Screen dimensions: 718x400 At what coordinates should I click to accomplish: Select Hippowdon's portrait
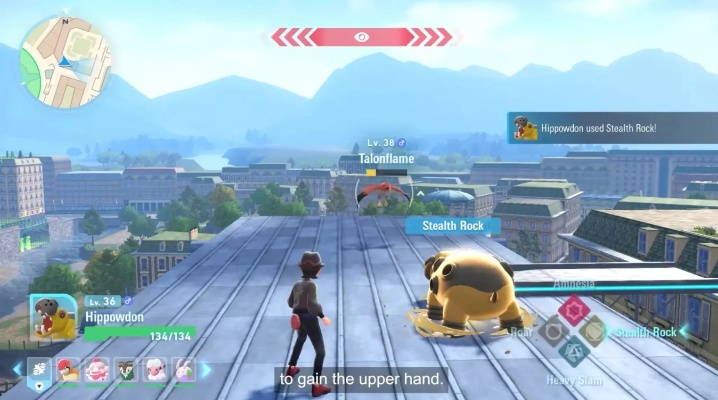click(x=54, y=318)
